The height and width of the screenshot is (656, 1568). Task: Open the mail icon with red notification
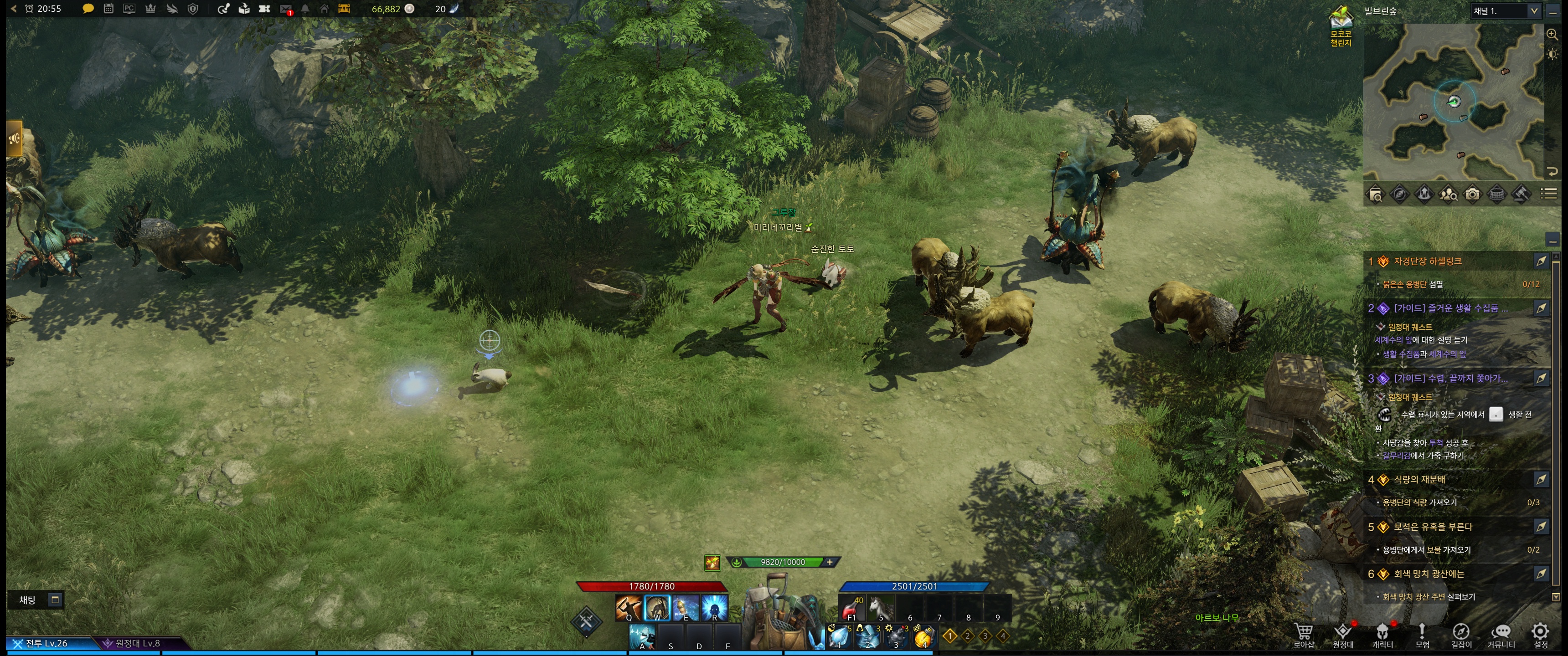coord(285,9)
